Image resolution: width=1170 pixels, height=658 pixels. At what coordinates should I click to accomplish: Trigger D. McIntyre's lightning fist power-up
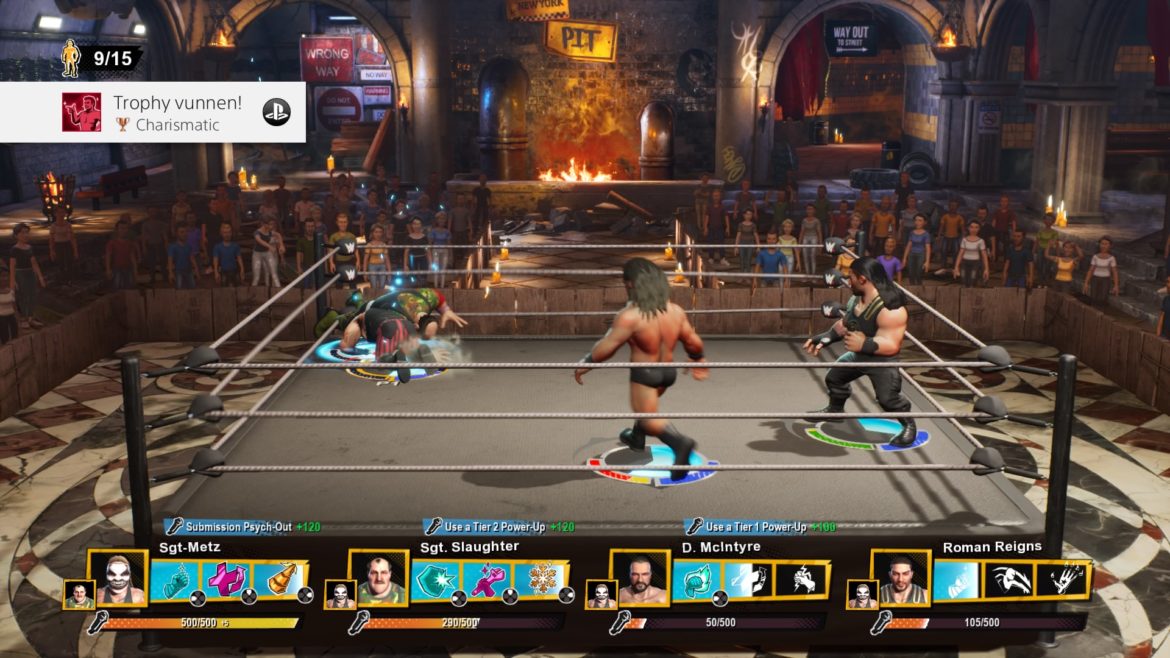tap(800, 580)
